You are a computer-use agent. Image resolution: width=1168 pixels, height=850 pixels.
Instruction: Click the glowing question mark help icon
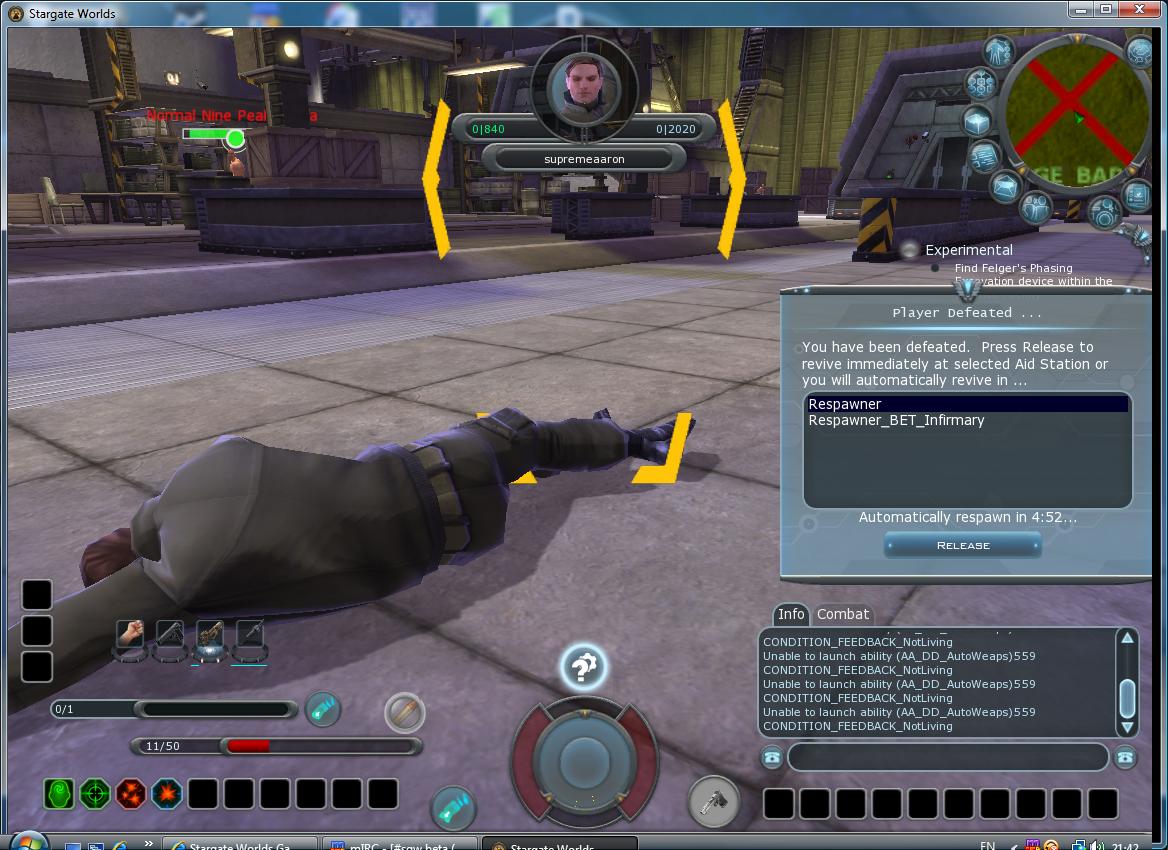[x=583, y=667]
